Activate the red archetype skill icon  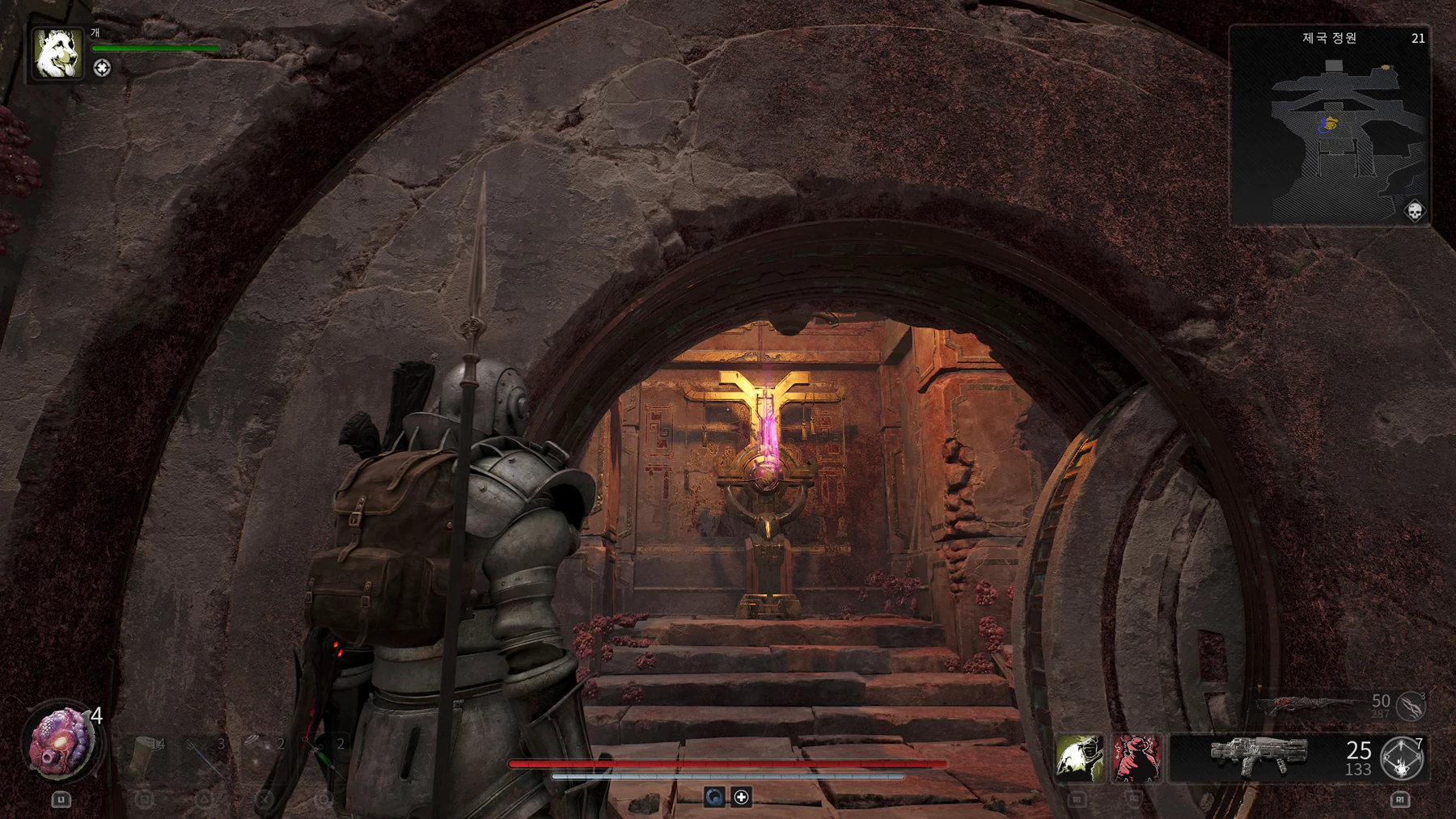[x=1136, y=758]
